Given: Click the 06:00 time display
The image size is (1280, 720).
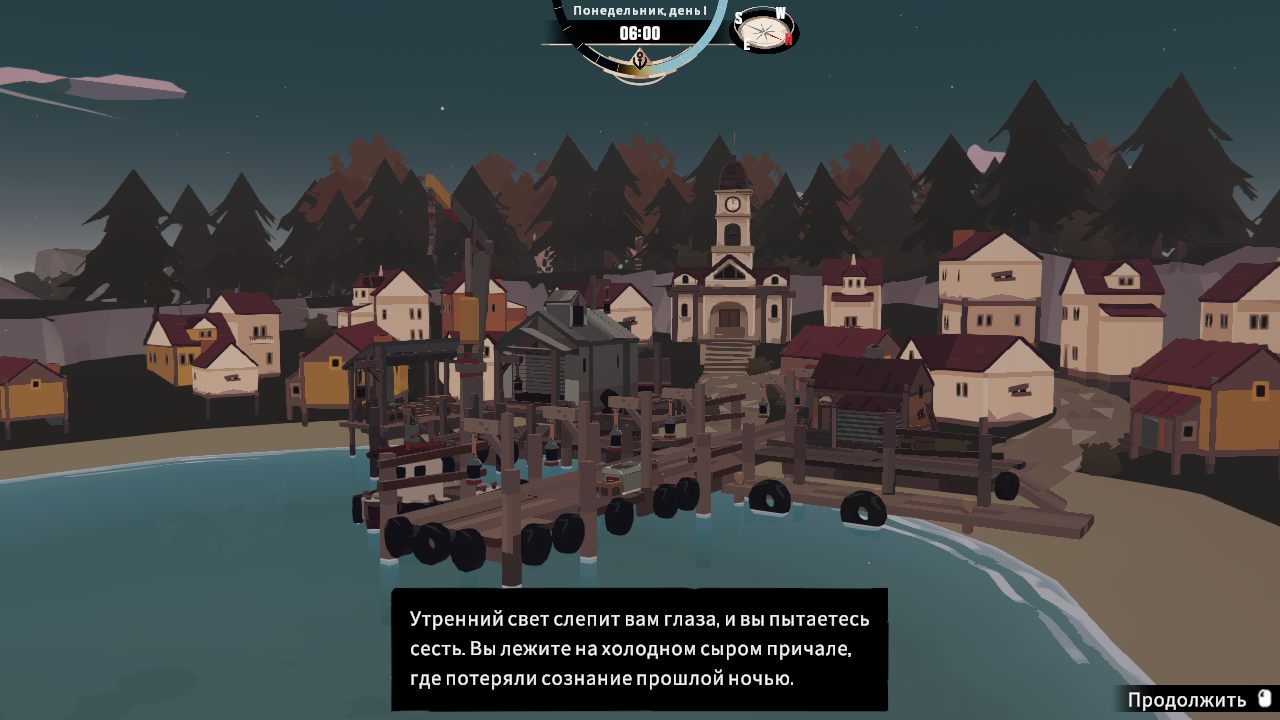Looking at the screenshot, I should tap(640, 33).
